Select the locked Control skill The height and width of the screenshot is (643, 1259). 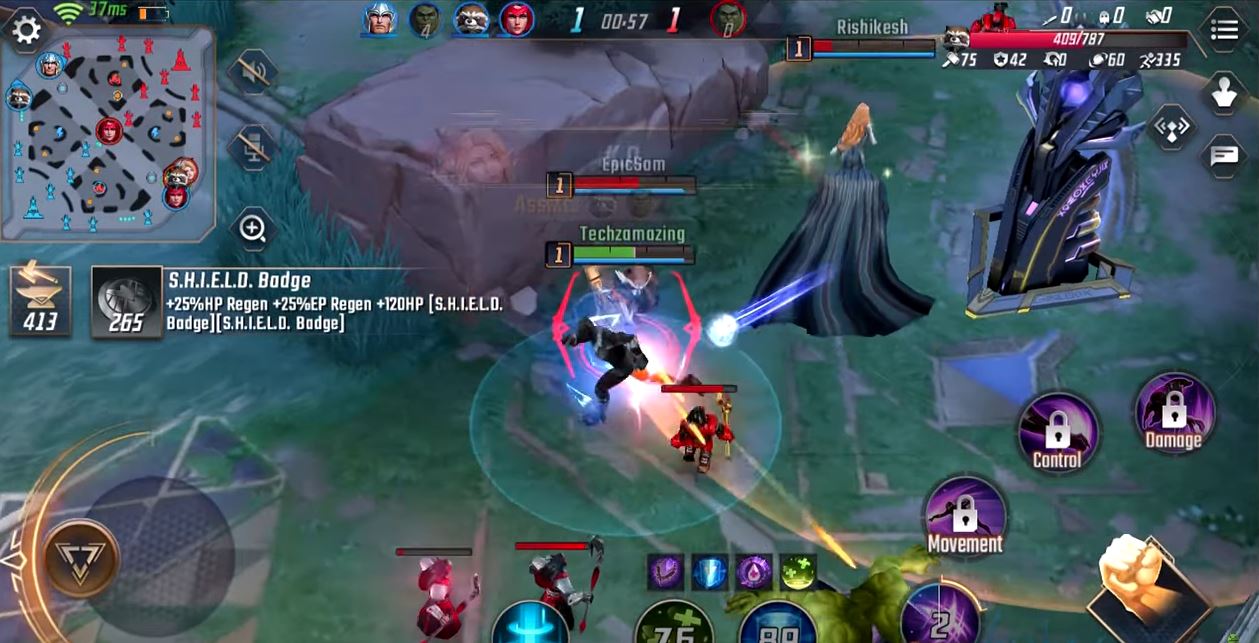click(1057, 432)
